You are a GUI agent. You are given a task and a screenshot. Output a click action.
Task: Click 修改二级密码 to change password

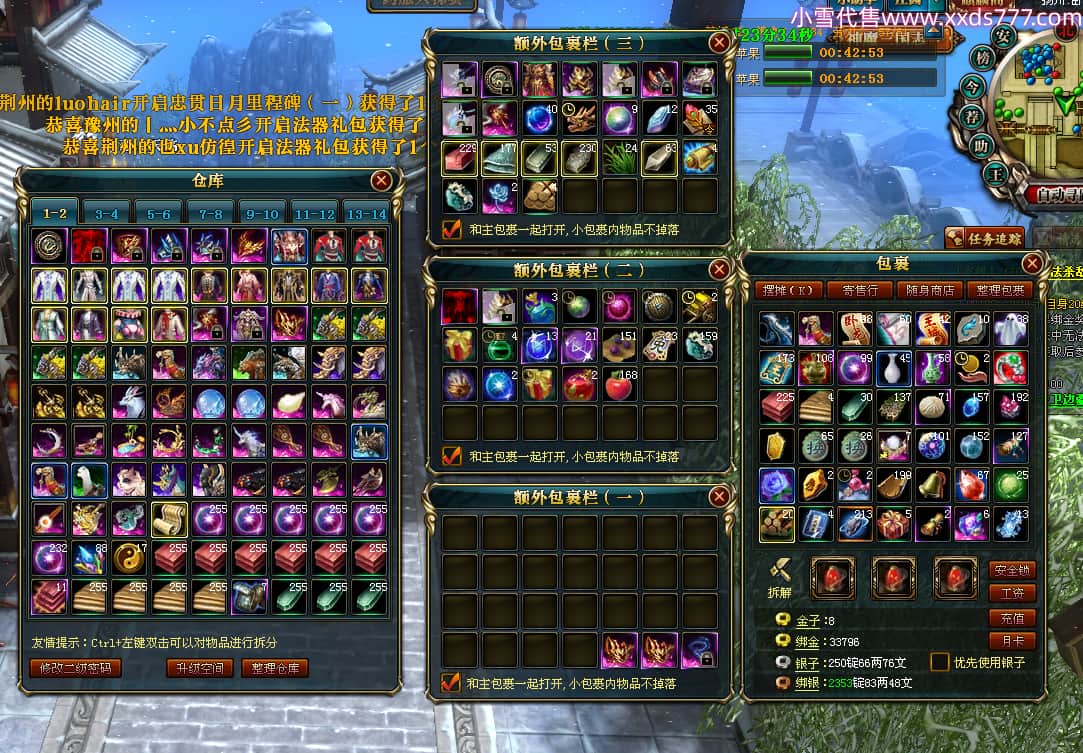(x=76, y=668)
